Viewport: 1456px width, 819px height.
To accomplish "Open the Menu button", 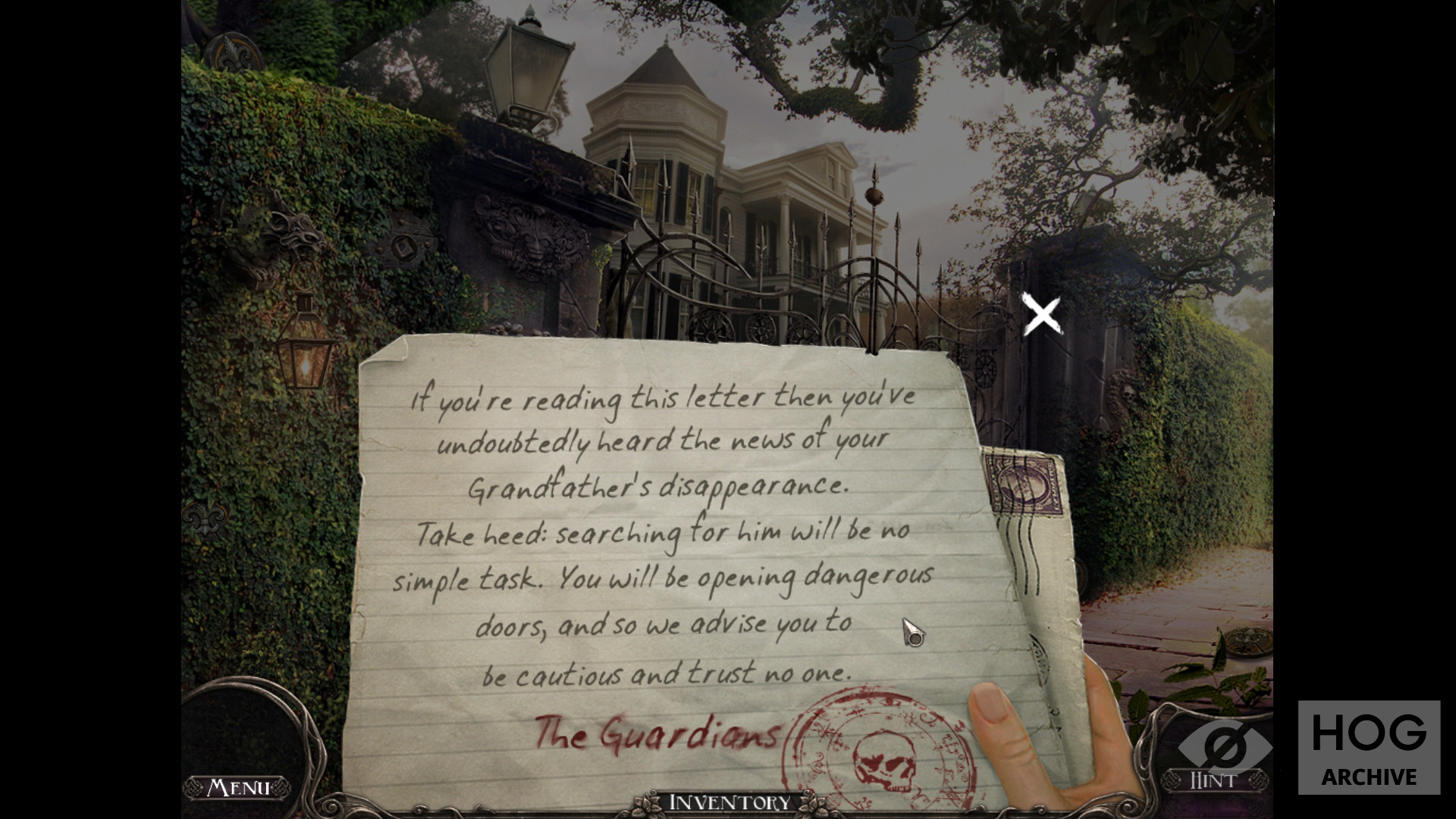I will [238, 787].
